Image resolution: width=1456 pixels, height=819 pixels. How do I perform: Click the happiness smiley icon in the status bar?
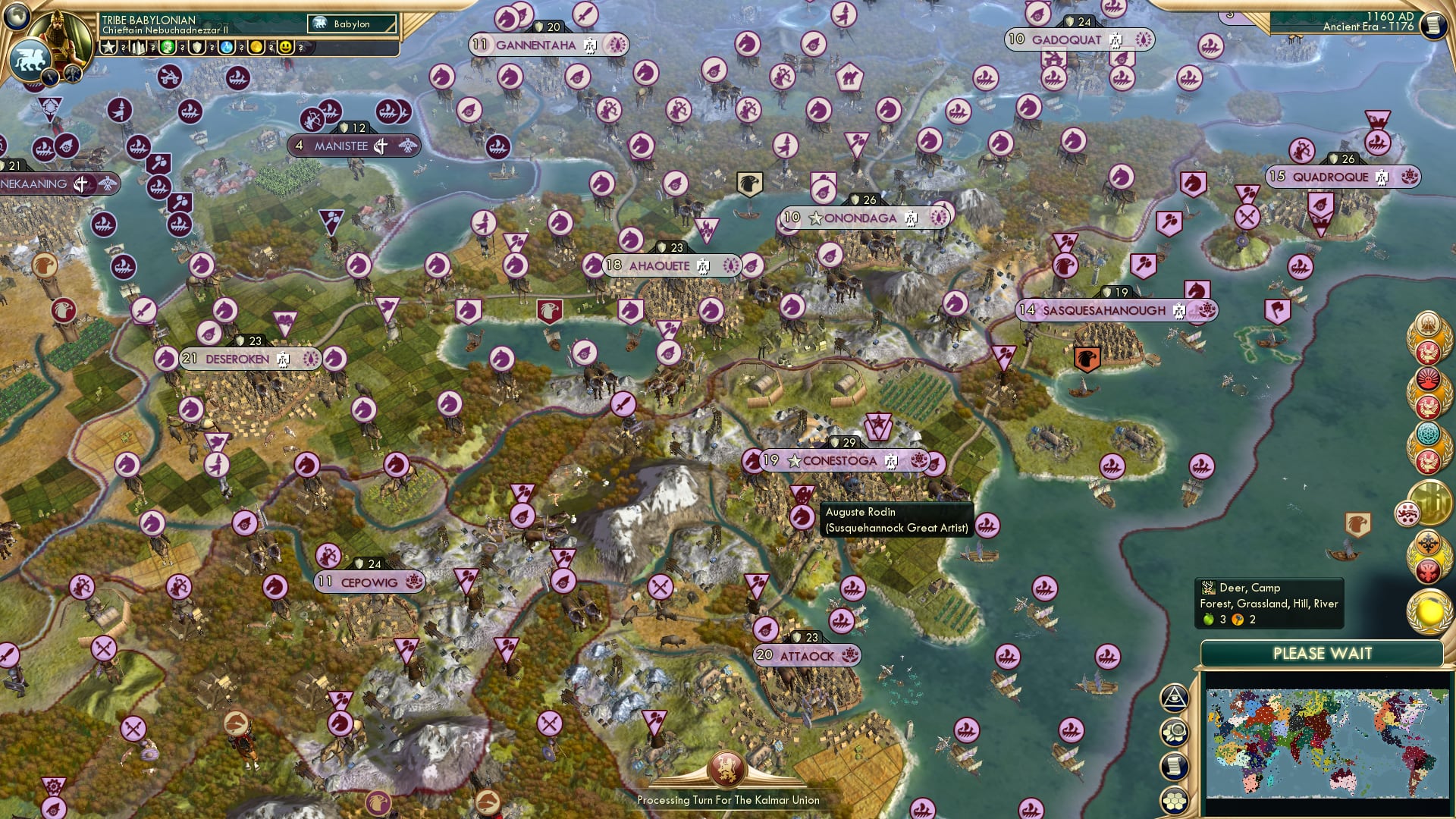[286, 48]
